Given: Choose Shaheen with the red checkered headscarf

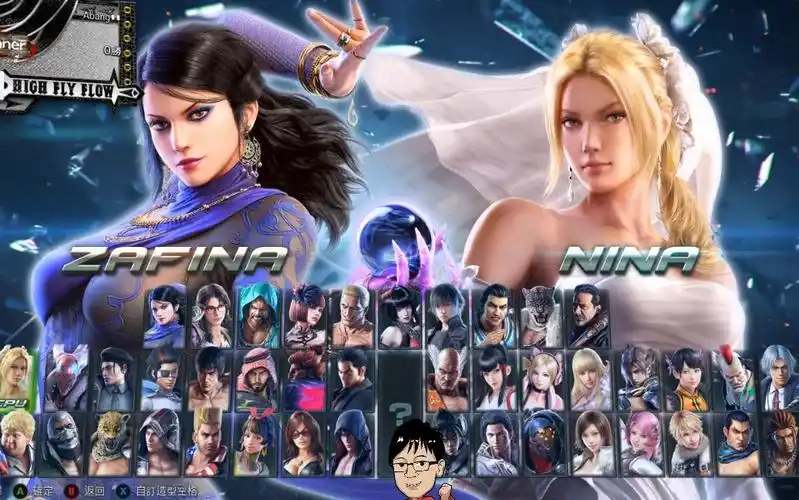Looking at the screenshot, I should pyautogui.click(x=258, y=376).
